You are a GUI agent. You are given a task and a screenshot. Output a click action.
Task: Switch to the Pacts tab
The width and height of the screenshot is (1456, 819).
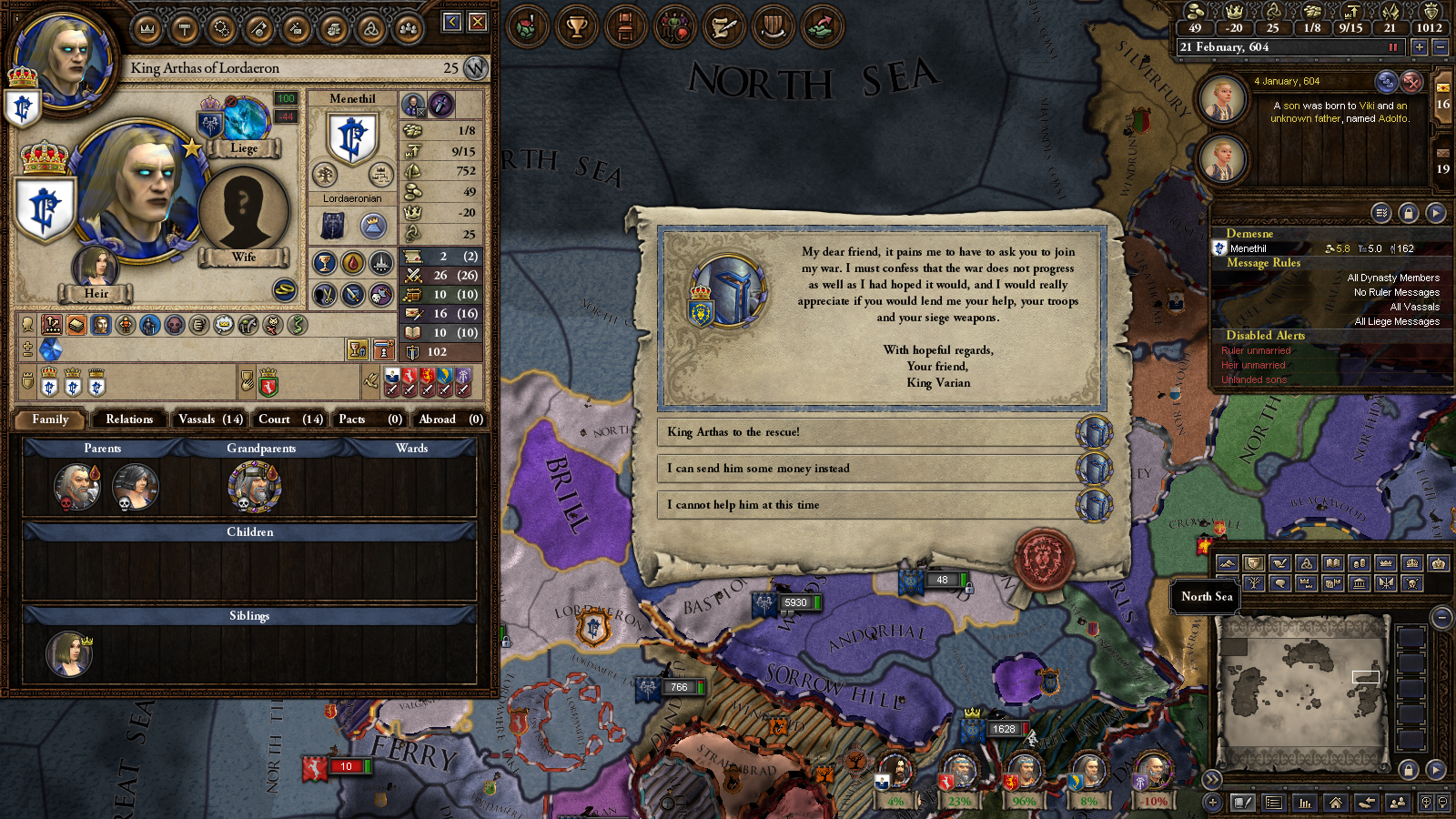coord(369,420)
